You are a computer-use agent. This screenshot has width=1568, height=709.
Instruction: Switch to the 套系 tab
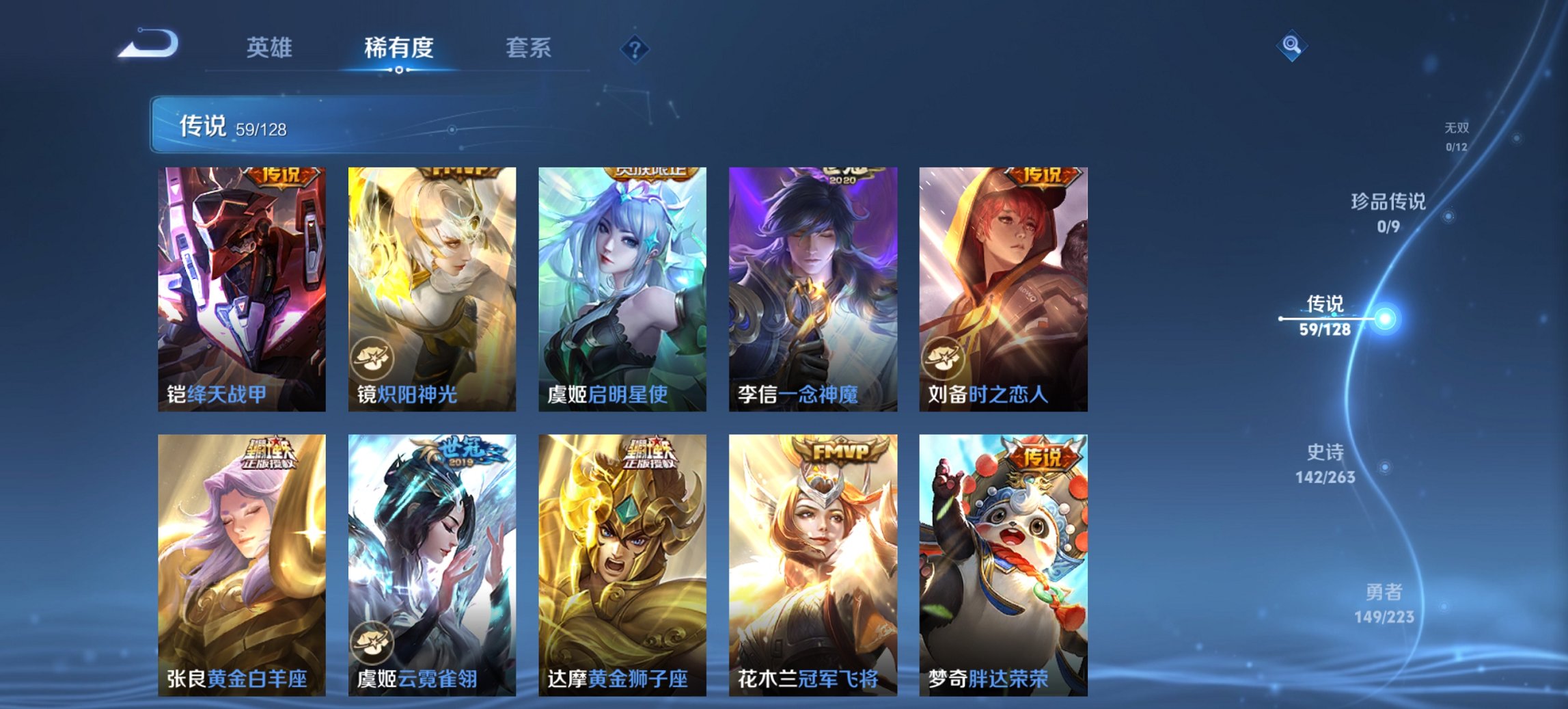pyautogui.click(x=528, y=48)
